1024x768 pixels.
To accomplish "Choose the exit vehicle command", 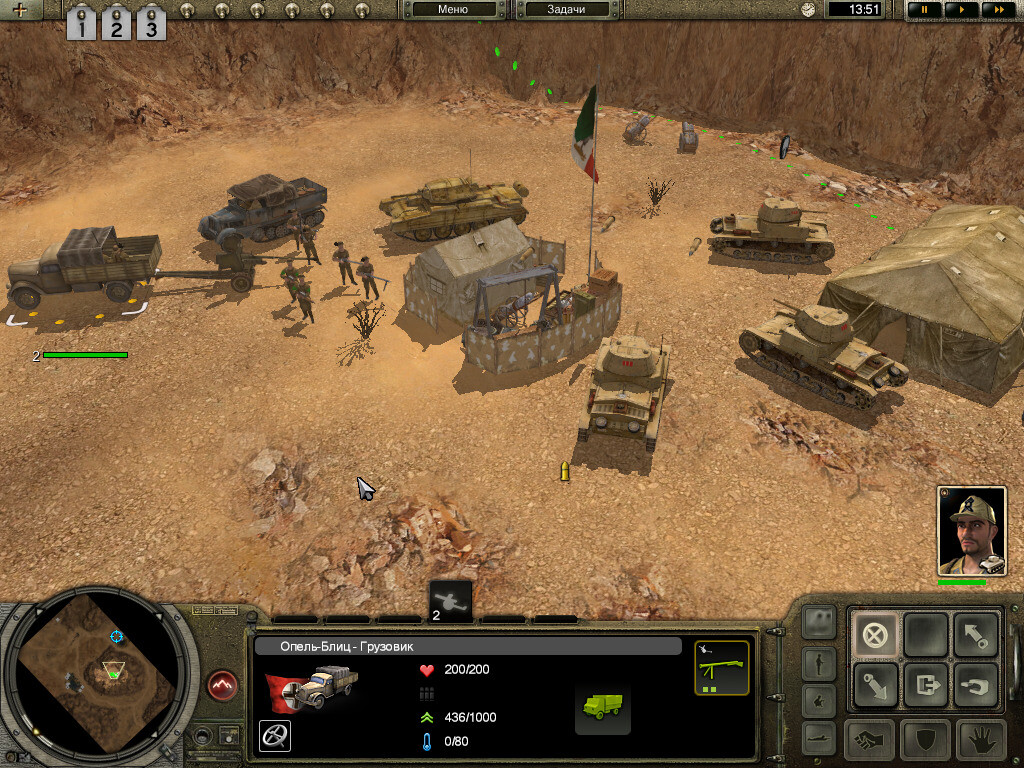I will coord(925,686).
